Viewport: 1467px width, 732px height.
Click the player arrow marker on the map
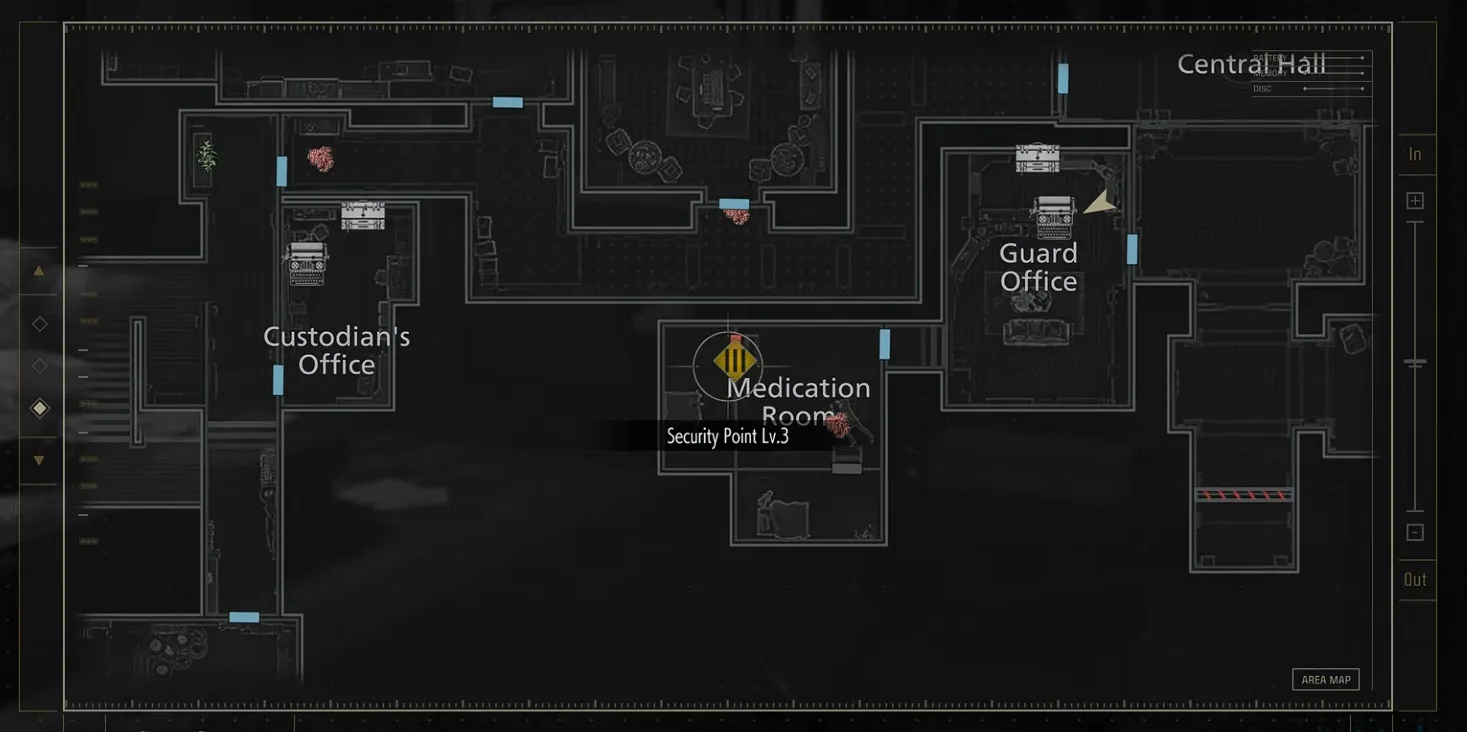coord(1097,202)
